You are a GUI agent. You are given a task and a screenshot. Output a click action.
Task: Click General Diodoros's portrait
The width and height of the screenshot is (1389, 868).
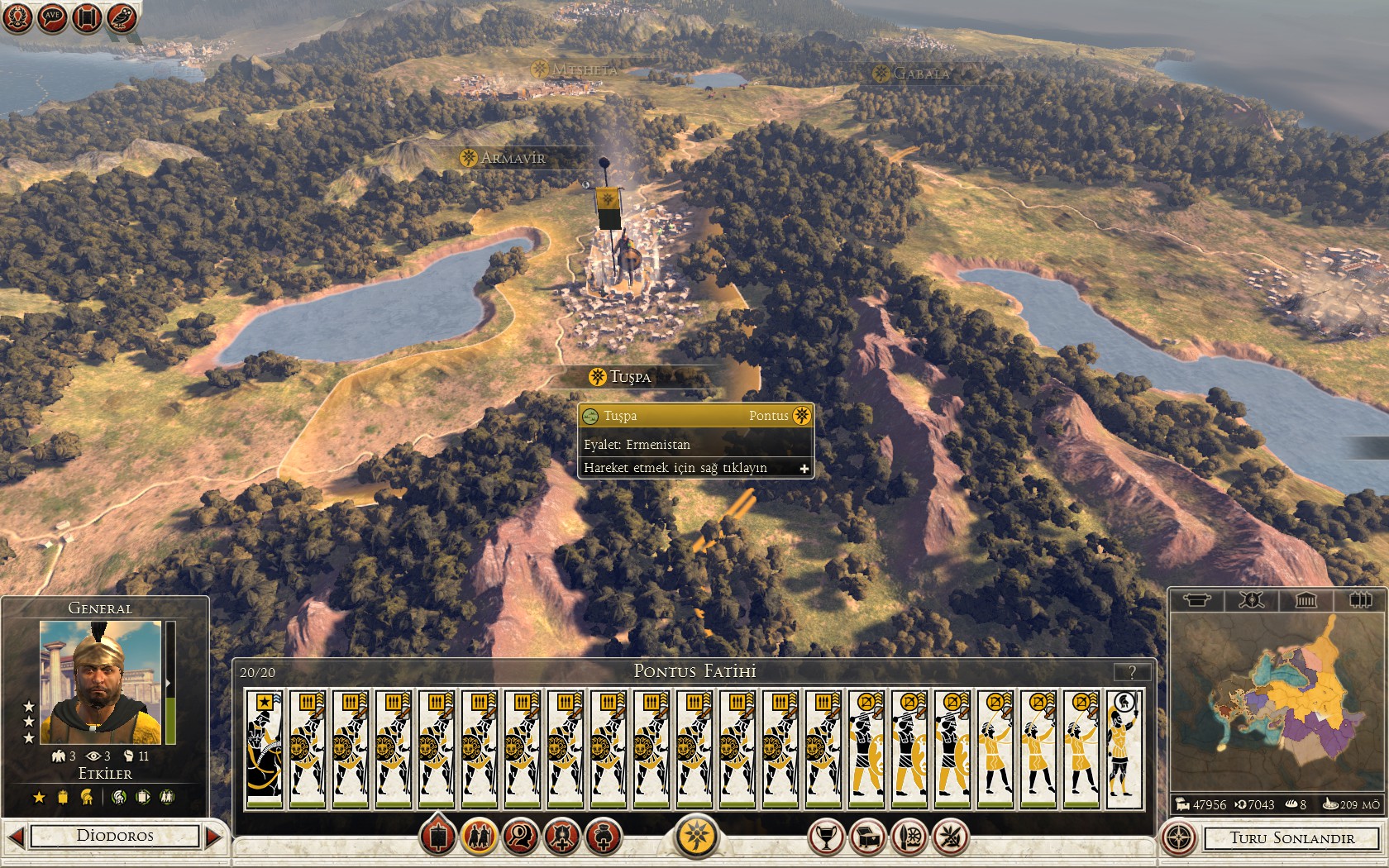(100, 683)
